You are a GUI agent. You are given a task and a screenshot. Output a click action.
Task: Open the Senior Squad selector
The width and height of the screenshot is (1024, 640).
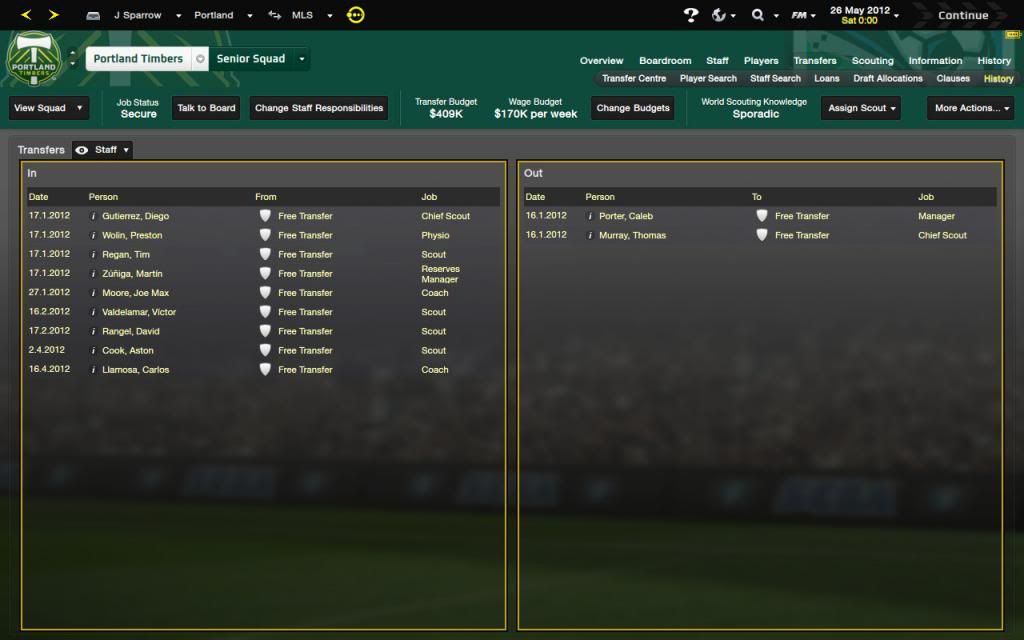click(259, 59)
